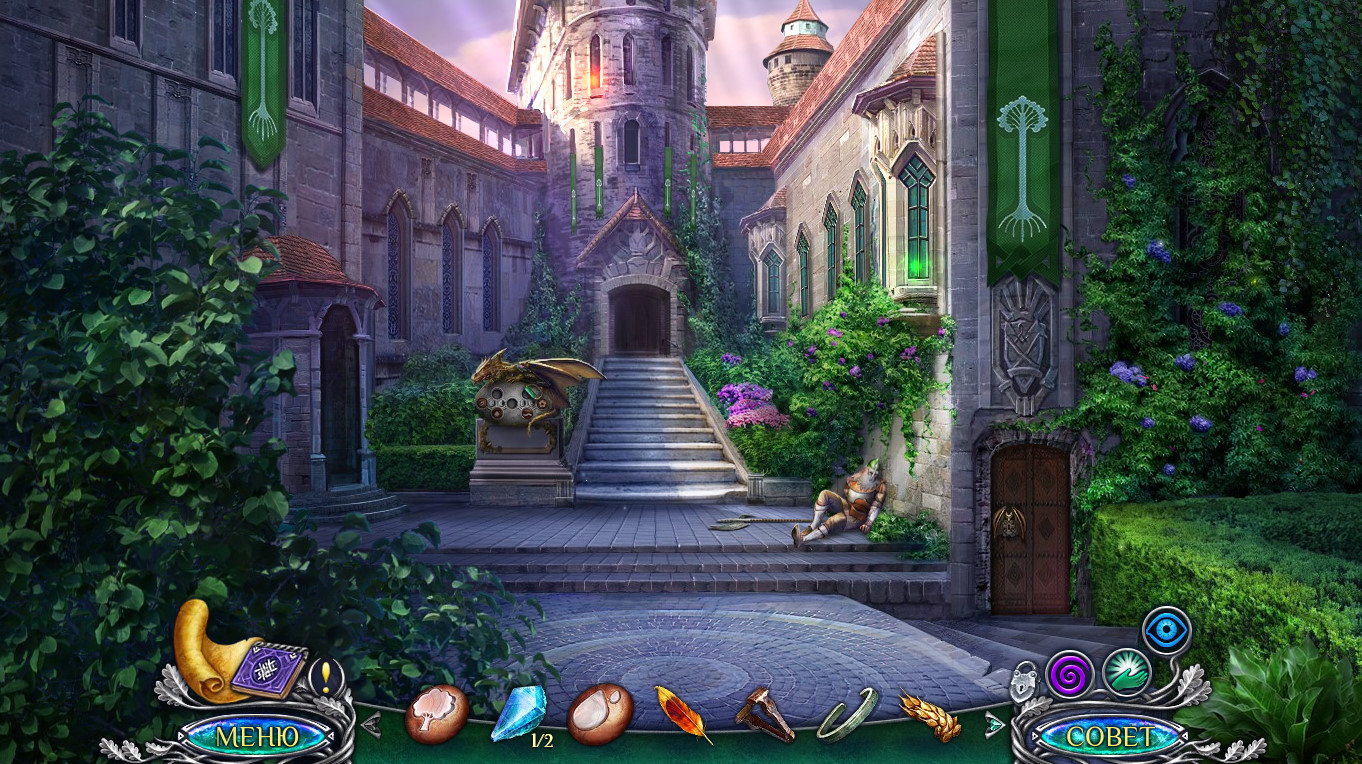Choose the orange feather from inventory
Screen dimensions: 1362x764
coord(683,714)
